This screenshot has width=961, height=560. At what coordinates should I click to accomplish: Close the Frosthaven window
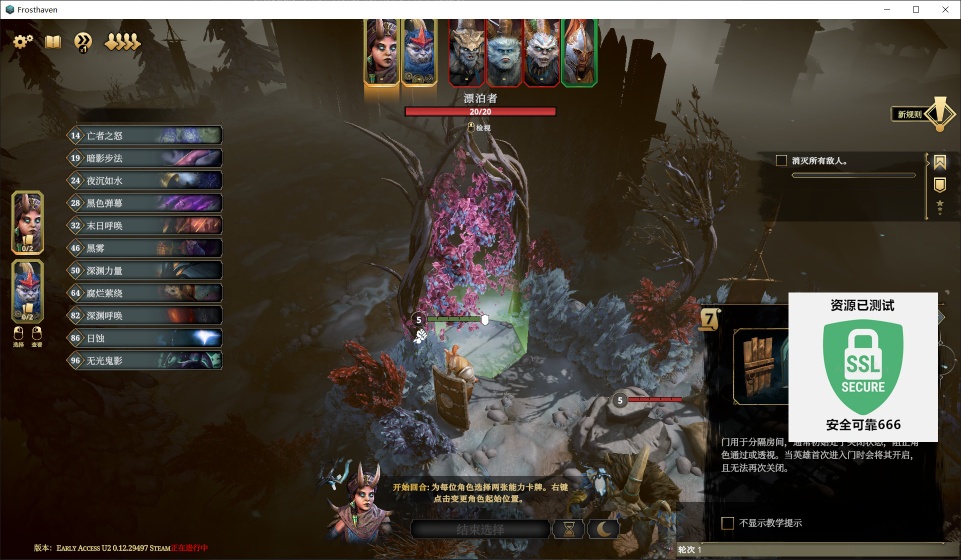[x=943, y=9]
